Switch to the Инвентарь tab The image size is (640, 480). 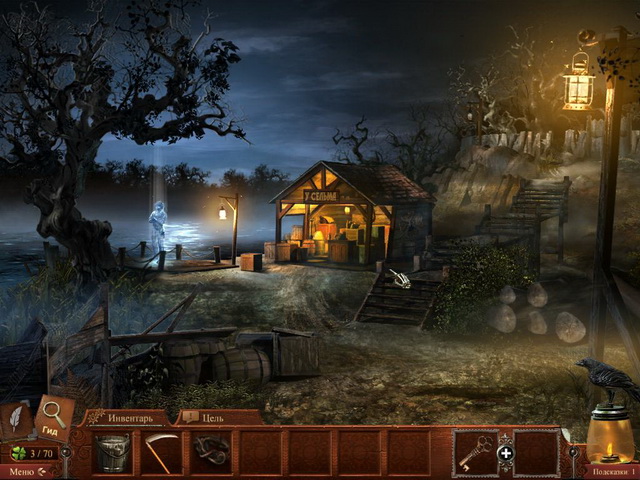point(123,417)
